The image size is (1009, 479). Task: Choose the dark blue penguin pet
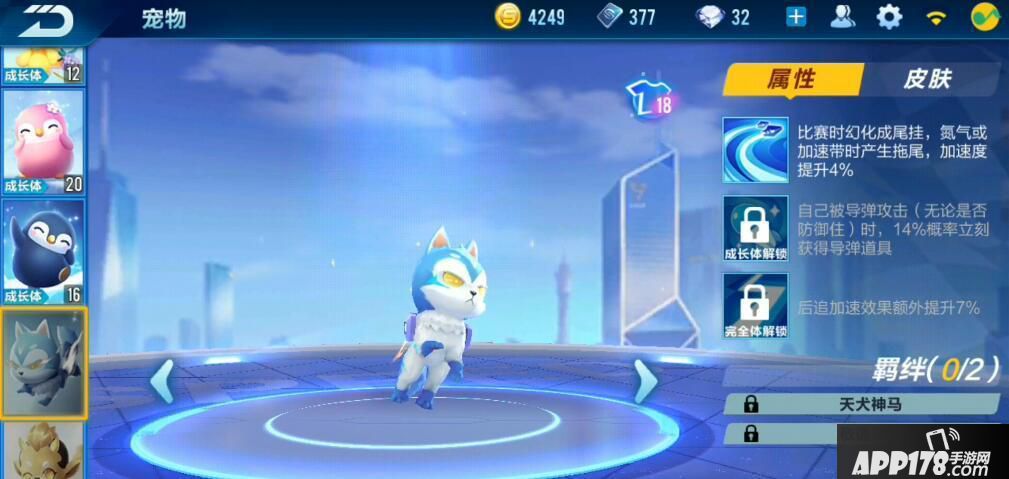tap(43, 252)
